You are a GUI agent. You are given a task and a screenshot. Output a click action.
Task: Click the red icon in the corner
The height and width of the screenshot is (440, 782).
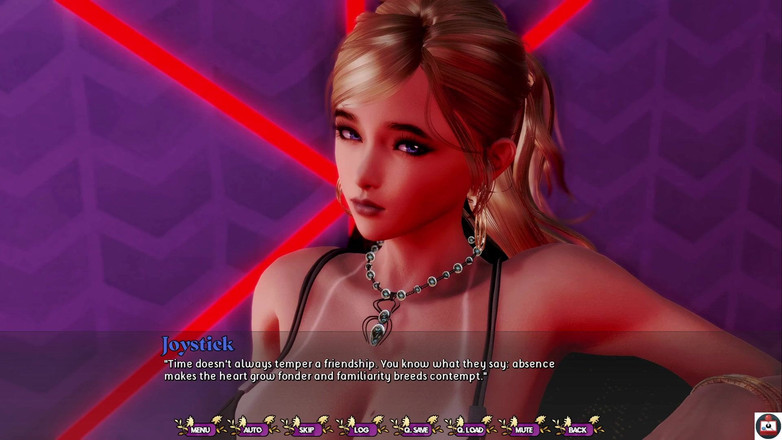tap(767, 425)
